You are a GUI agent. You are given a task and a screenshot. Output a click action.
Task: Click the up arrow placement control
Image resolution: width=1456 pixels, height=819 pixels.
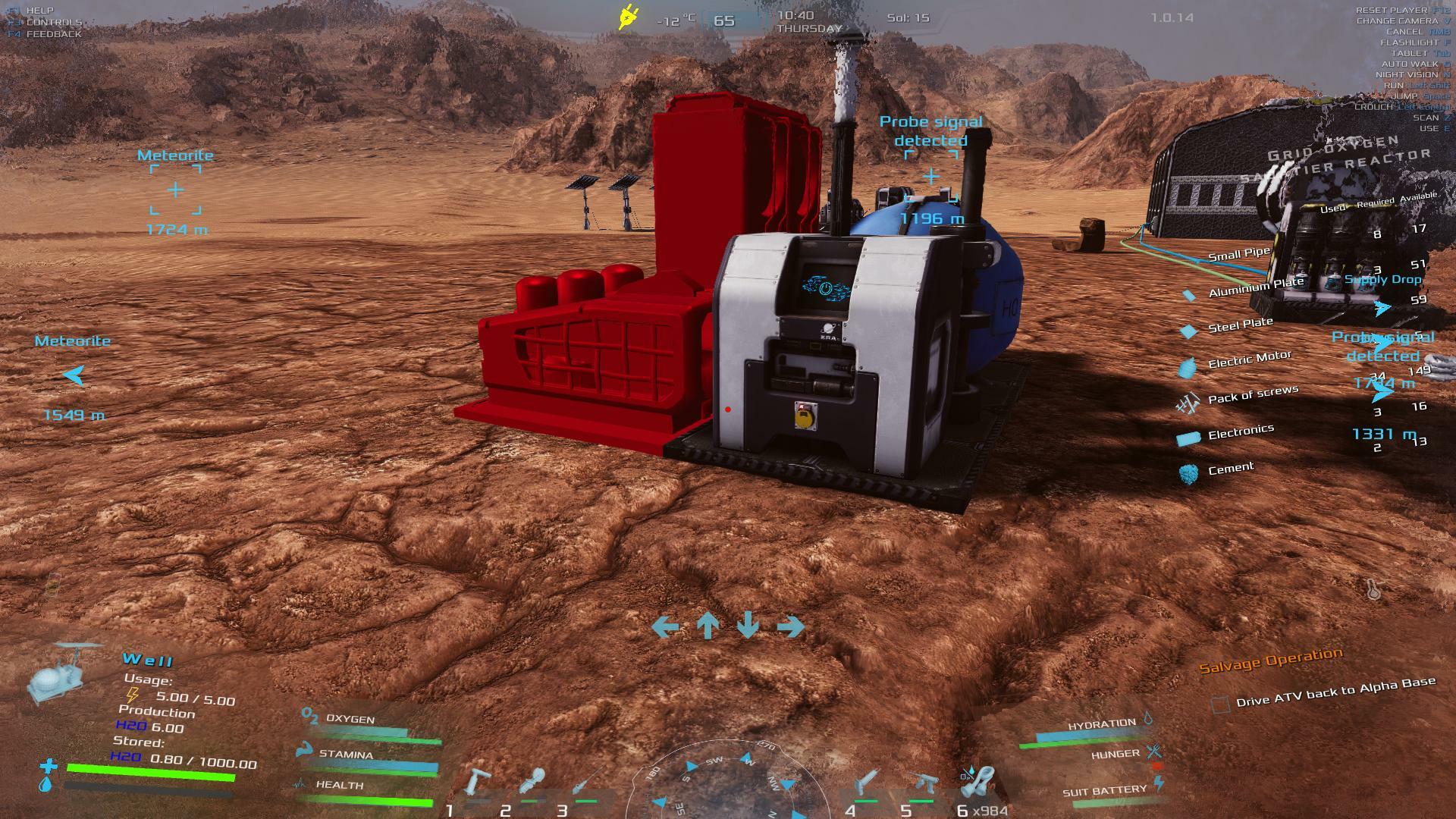coord(708,626)
